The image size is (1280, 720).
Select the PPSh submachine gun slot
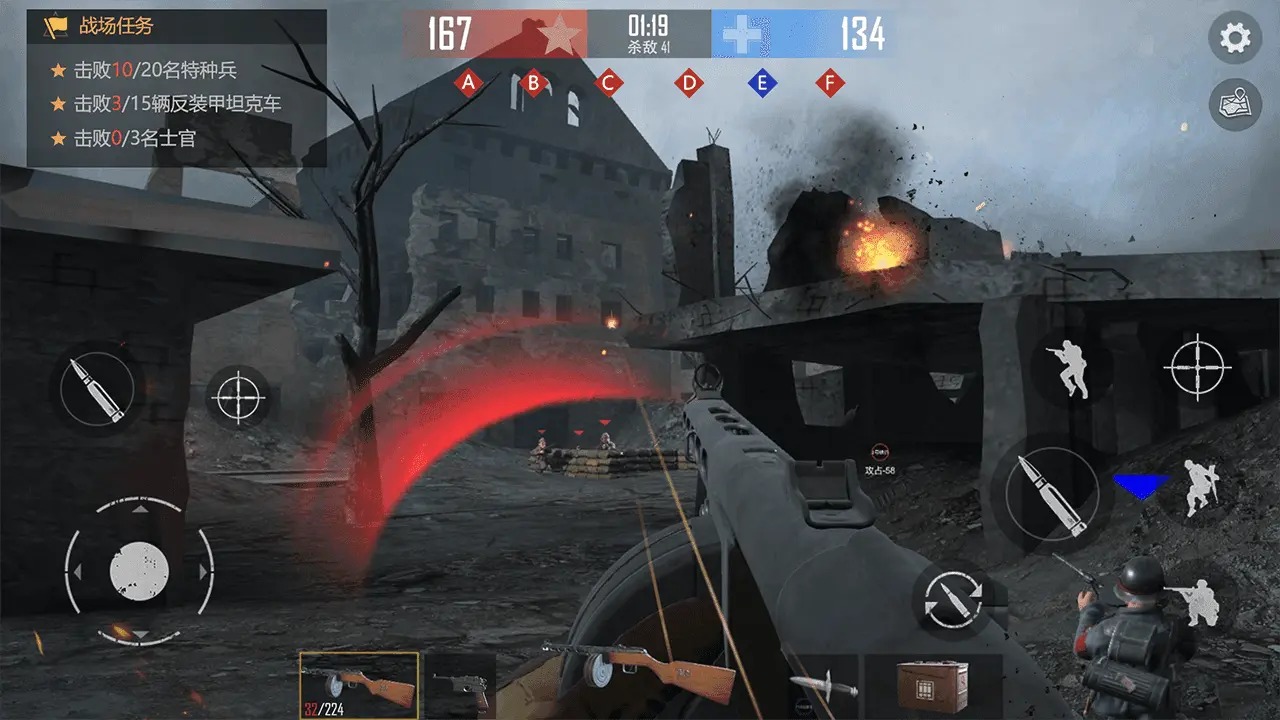click(359, 685)
